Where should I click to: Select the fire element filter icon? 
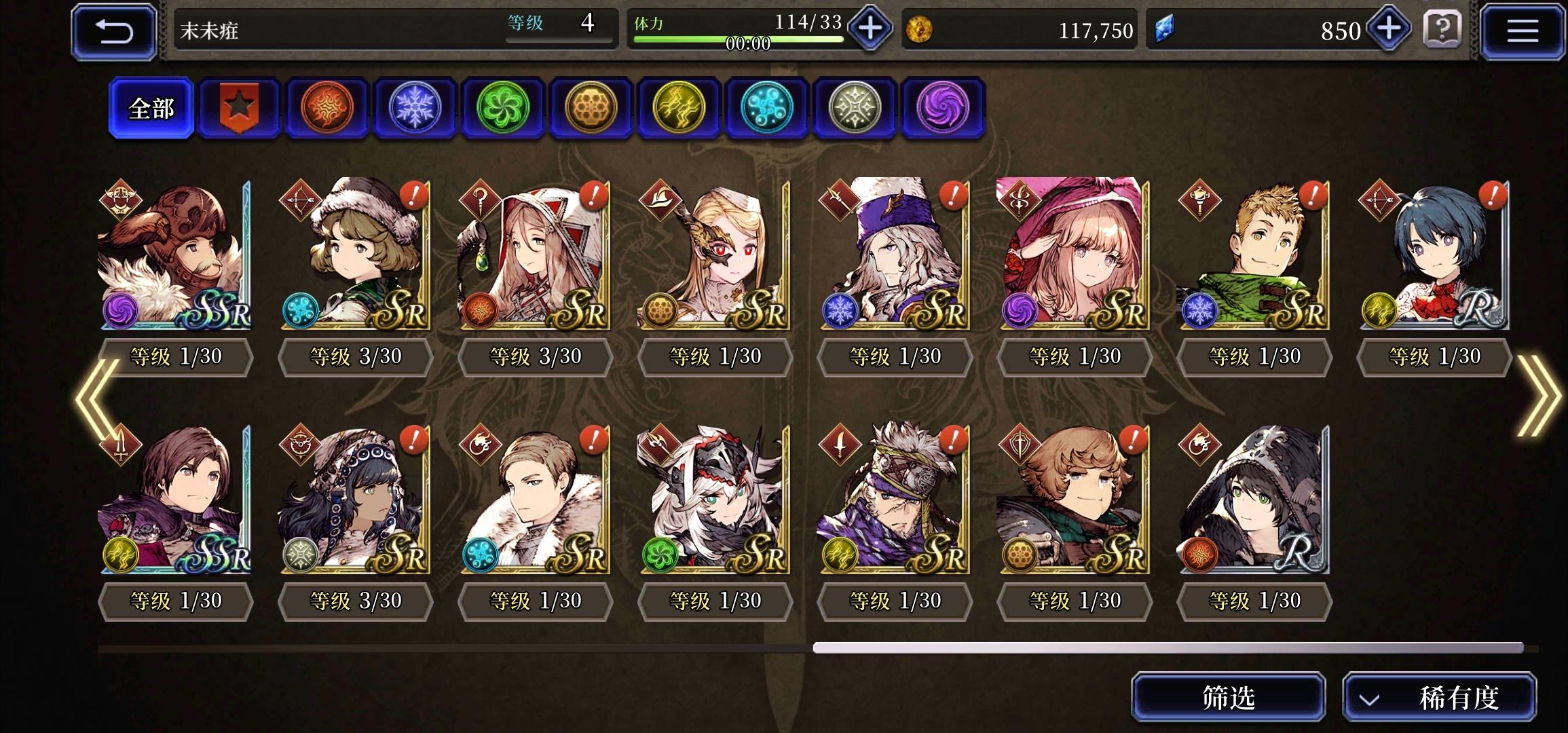click(x=327, y=109)
